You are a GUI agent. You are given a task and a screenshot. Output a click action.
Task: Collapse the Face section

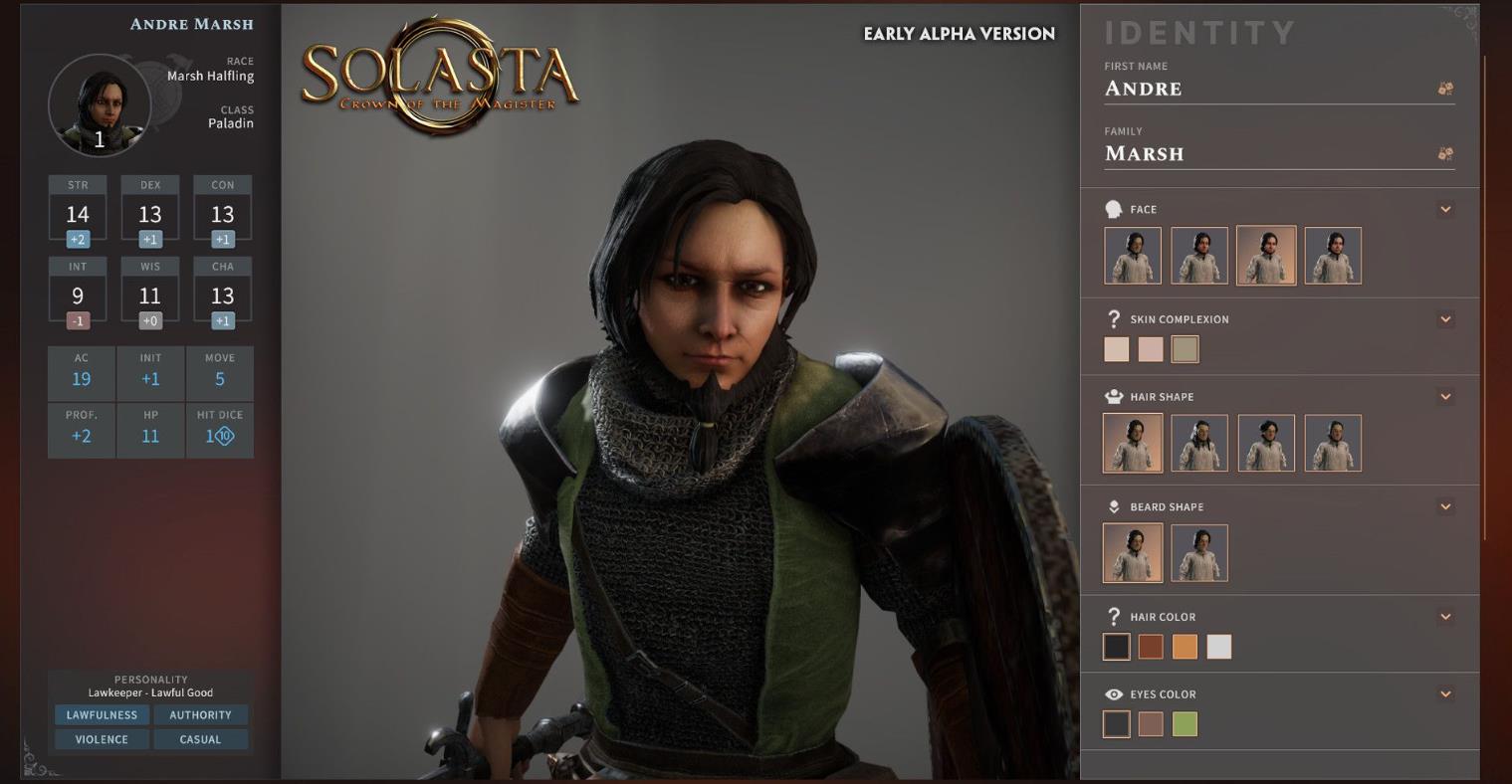(x=1445, y=209)
